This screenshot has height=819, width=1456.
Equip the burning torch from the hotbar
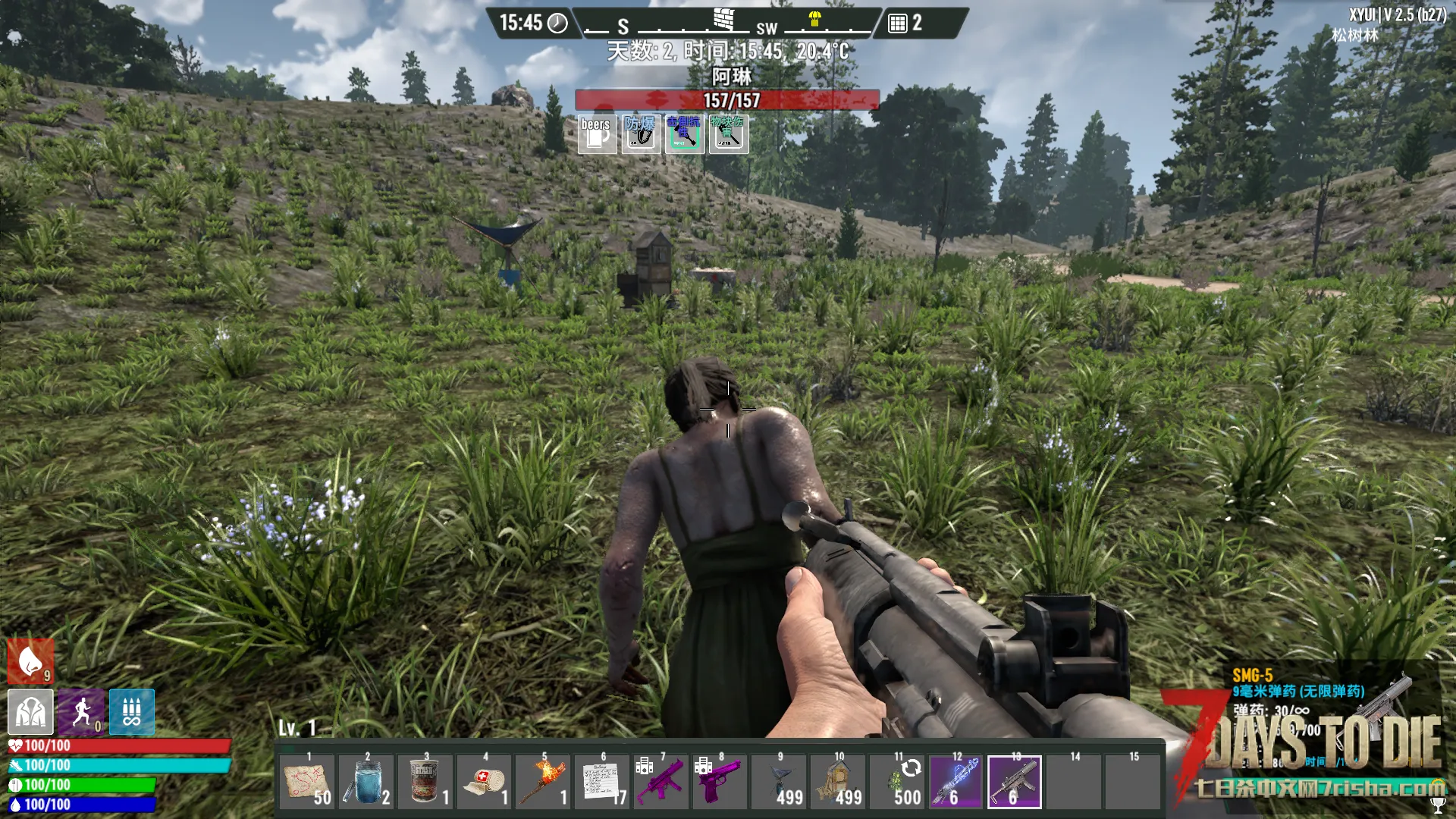tap(544, 782)
